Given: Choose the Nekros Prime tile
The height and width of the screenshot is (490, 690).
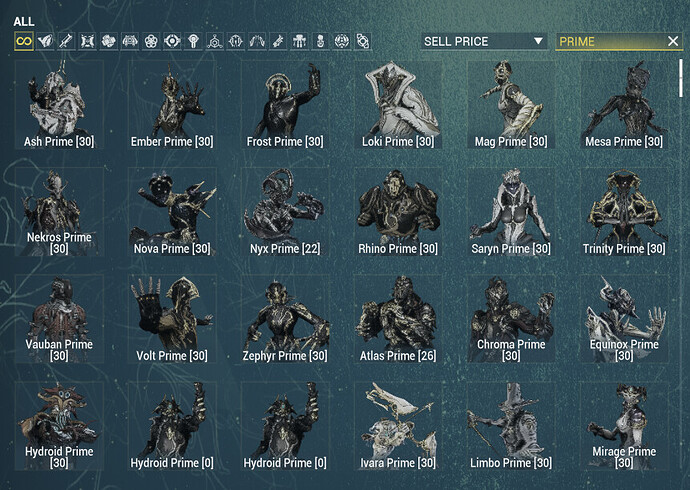Looking at the screenshot, I should pos(58,212).
